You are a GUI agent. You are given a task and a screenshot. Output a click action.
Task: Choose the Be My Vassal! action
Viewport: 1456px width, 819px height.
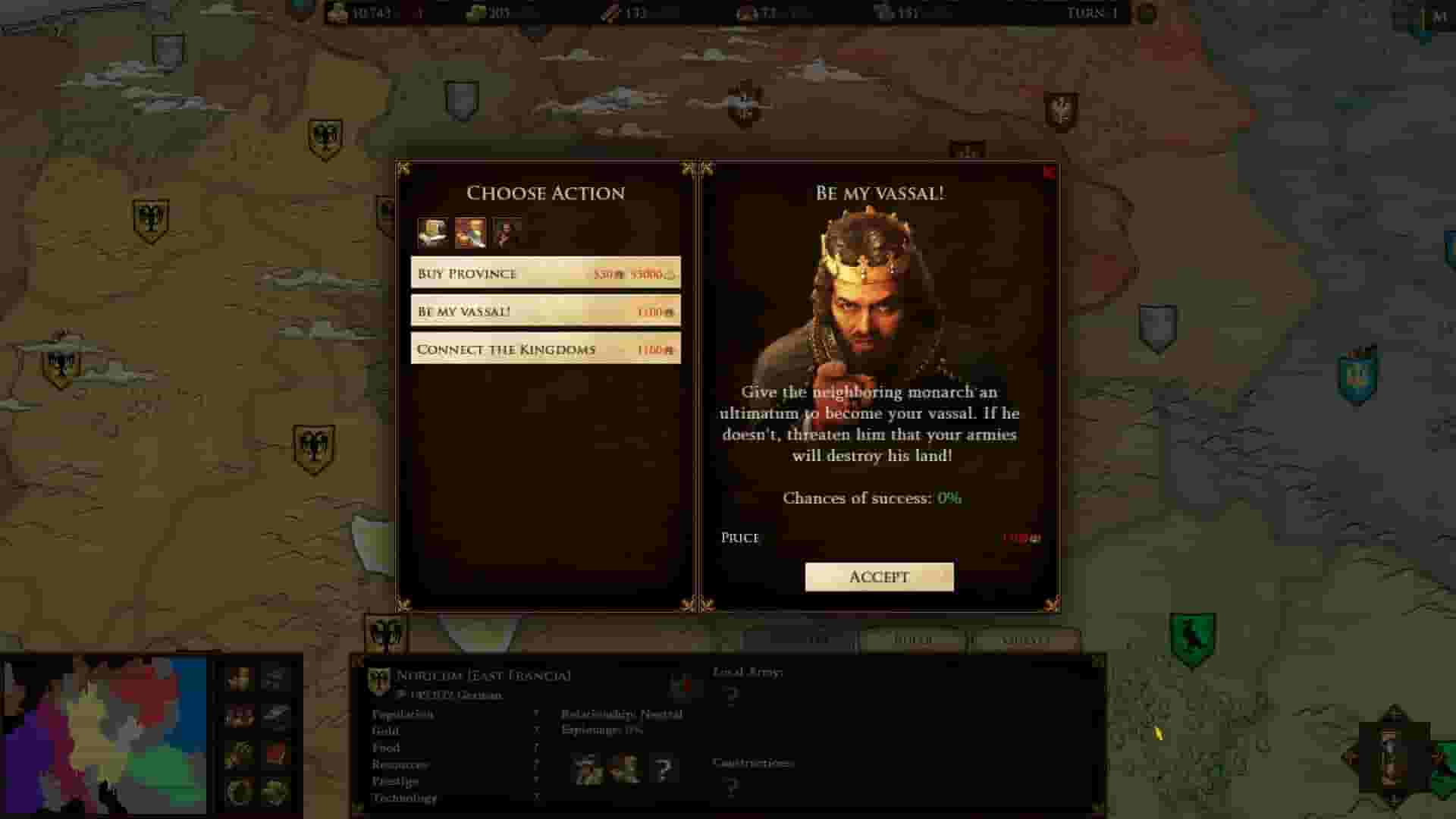544,311
